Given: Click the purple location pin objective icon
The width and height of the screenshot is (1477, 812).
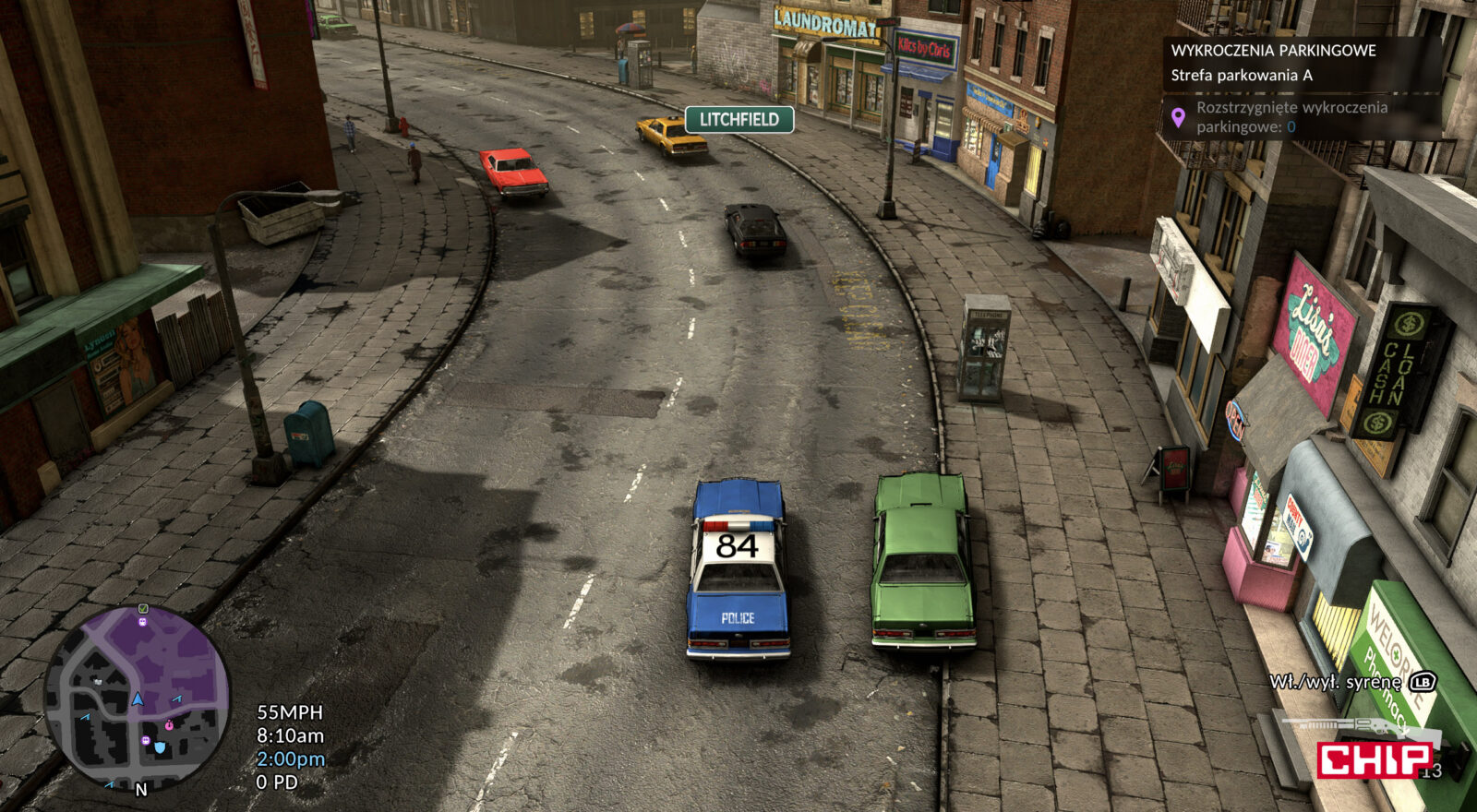Looking at the screenshot, I should click(1178, 117).
